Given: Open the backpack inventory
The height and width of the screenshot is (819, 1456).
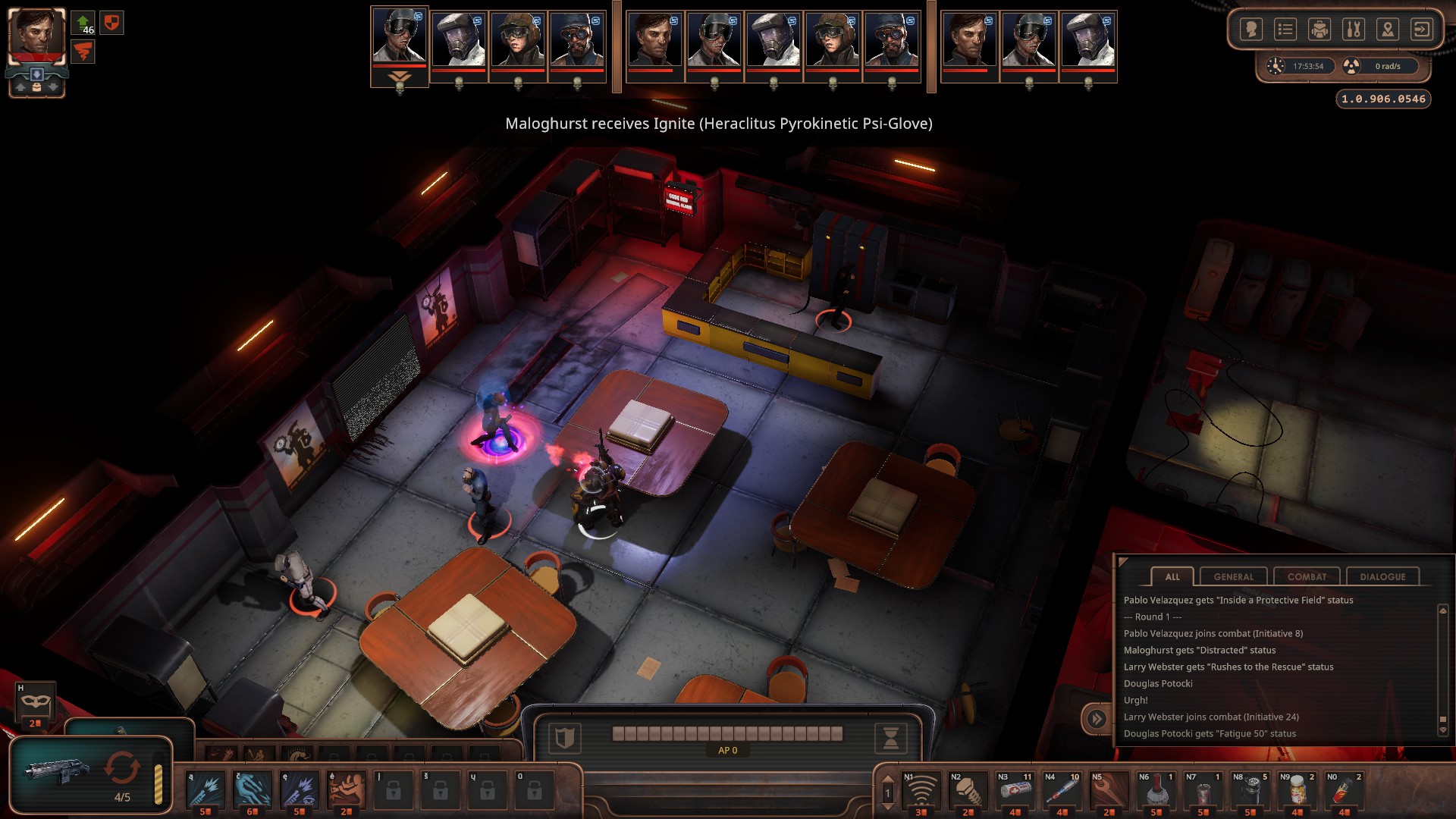Looking at the screenshot, I should [1319, 30].
